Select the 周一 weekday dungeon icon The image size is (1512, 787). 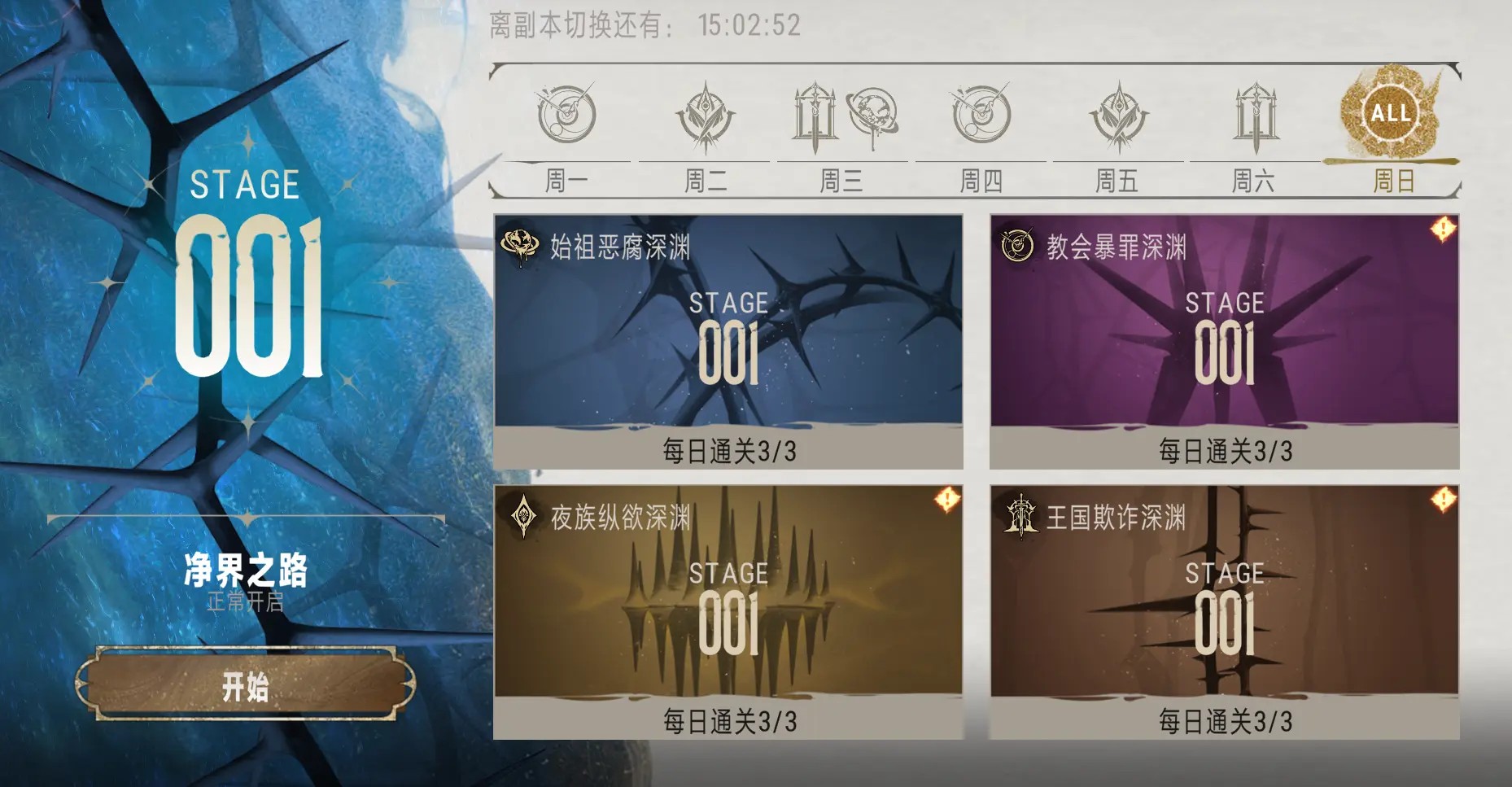(x=567, y=116)
